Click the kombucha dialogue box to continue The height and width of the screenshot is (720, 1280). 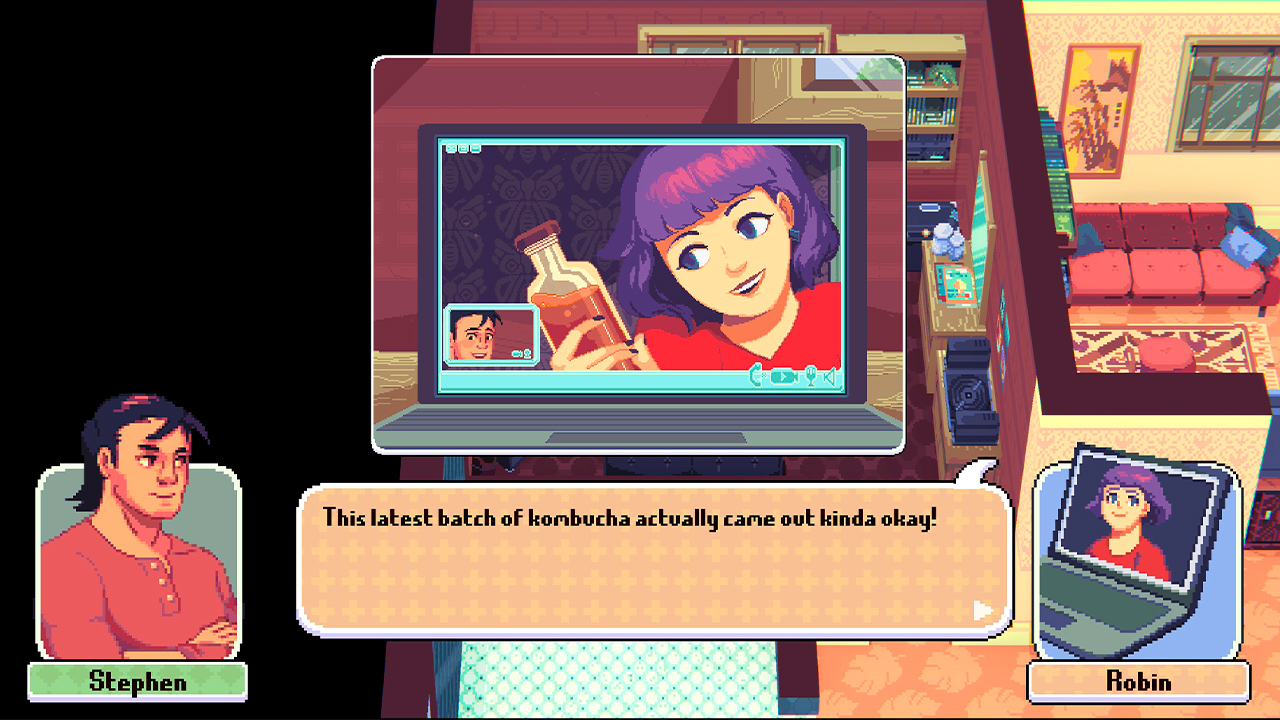coord(650,555)
